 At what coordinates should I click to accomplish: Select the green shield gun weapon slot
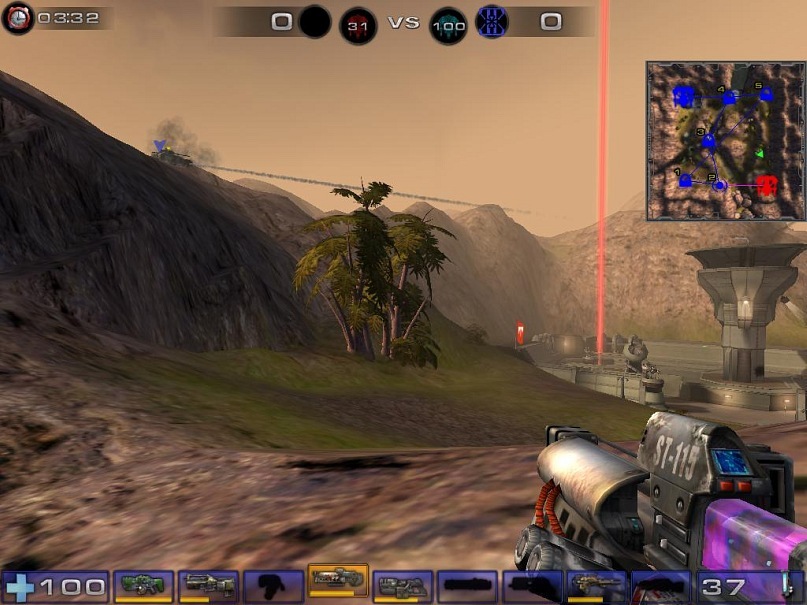[144, 586]
